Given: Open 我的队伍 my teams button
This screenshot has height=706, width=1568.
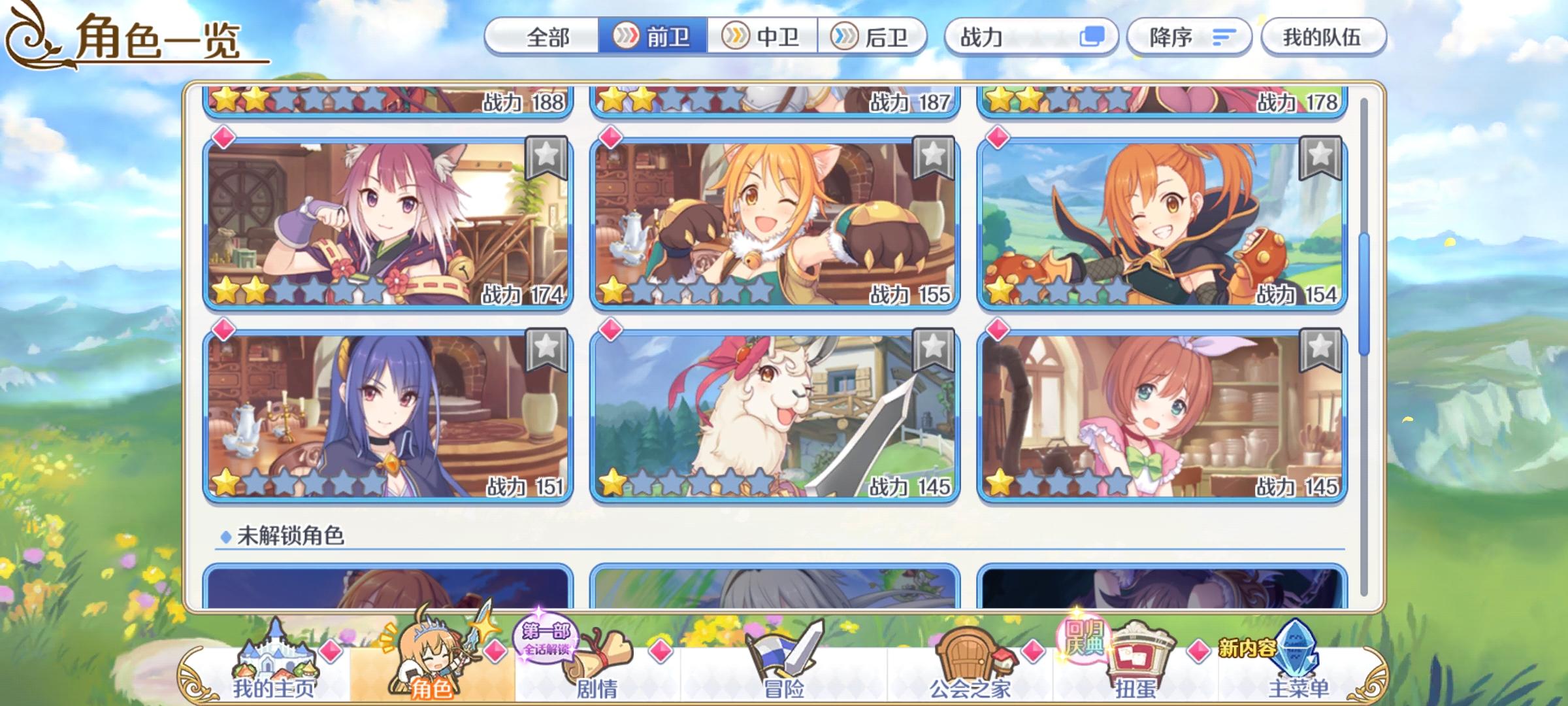Looking at the screenshot, I should [x=1323, y=37].
